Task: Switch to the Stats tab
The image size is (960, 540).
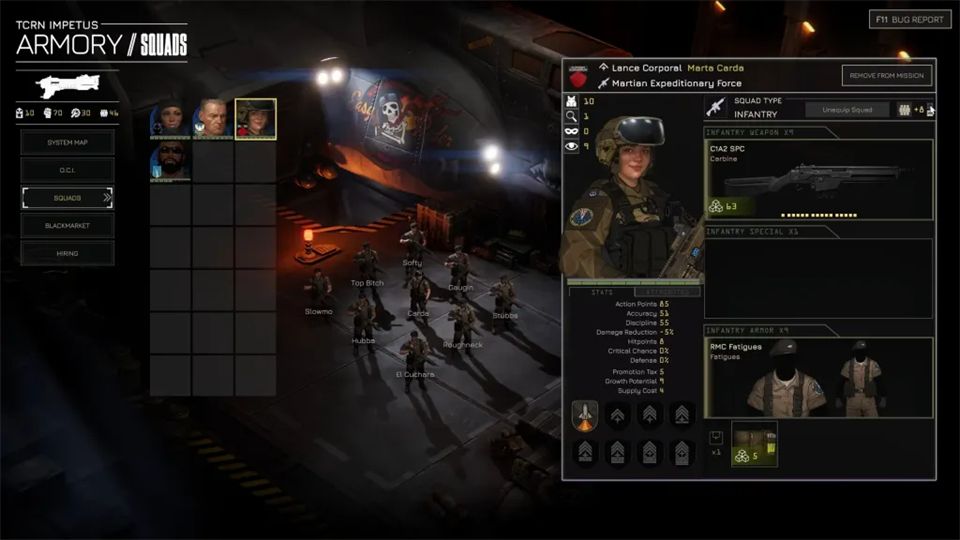Action: (x=602, y=291)
